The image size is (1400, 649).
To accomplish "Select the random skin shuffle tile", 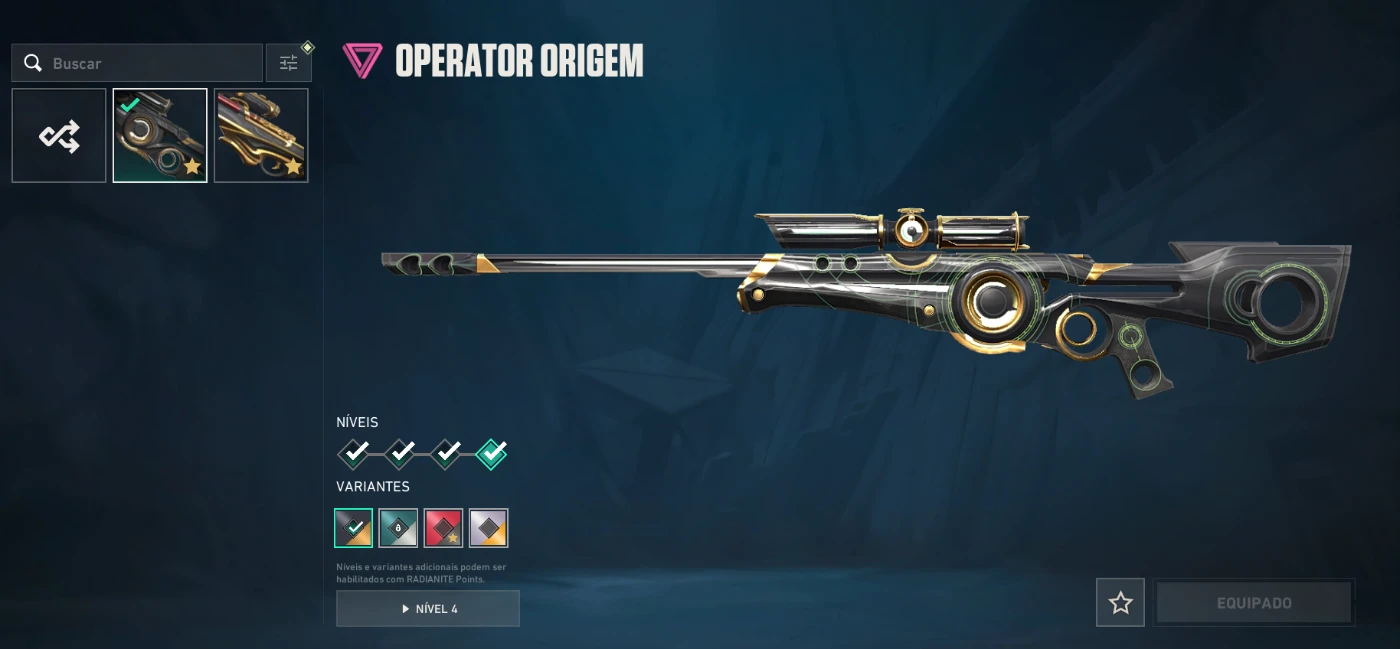I will (x=59, y=136).
